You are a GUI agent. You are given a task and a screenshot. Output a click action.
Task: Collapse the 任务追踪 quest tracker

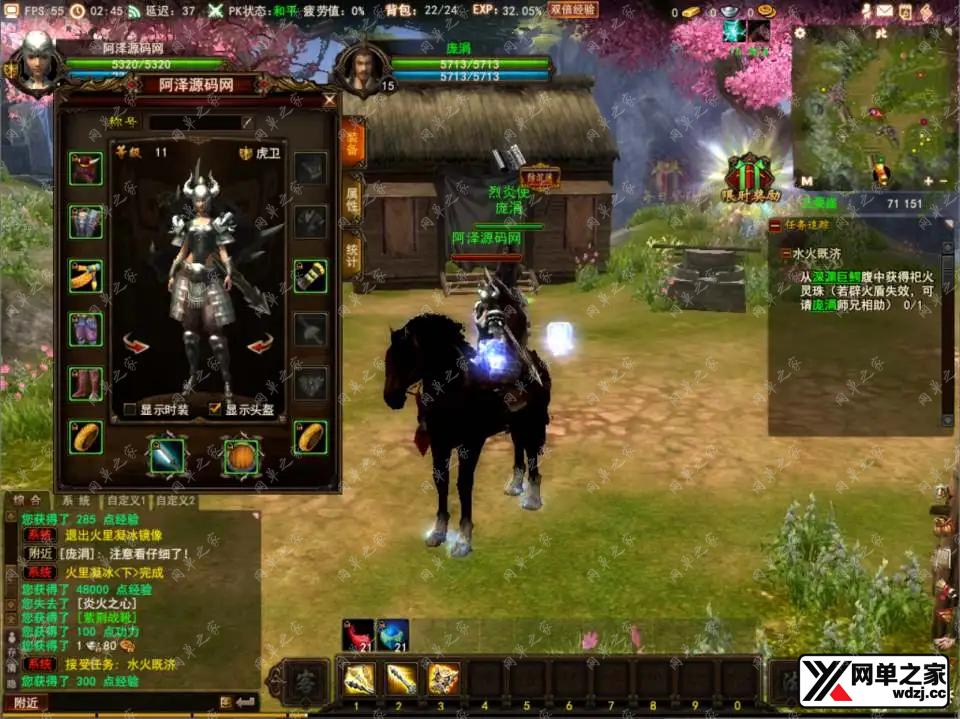(x=775, y=226)
